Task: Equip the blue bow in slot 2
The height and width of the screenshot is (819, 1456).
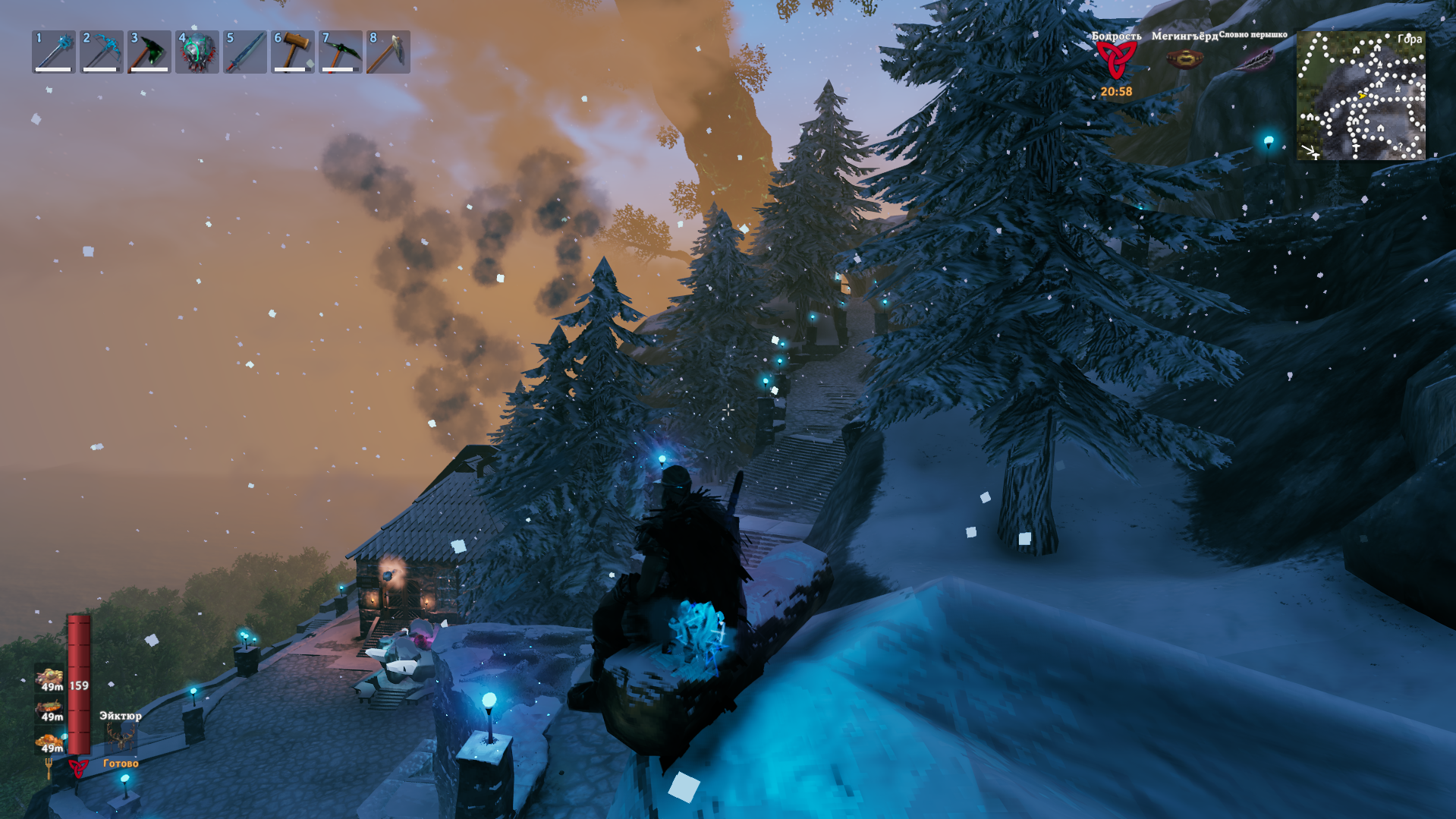Action: [102, 52]
